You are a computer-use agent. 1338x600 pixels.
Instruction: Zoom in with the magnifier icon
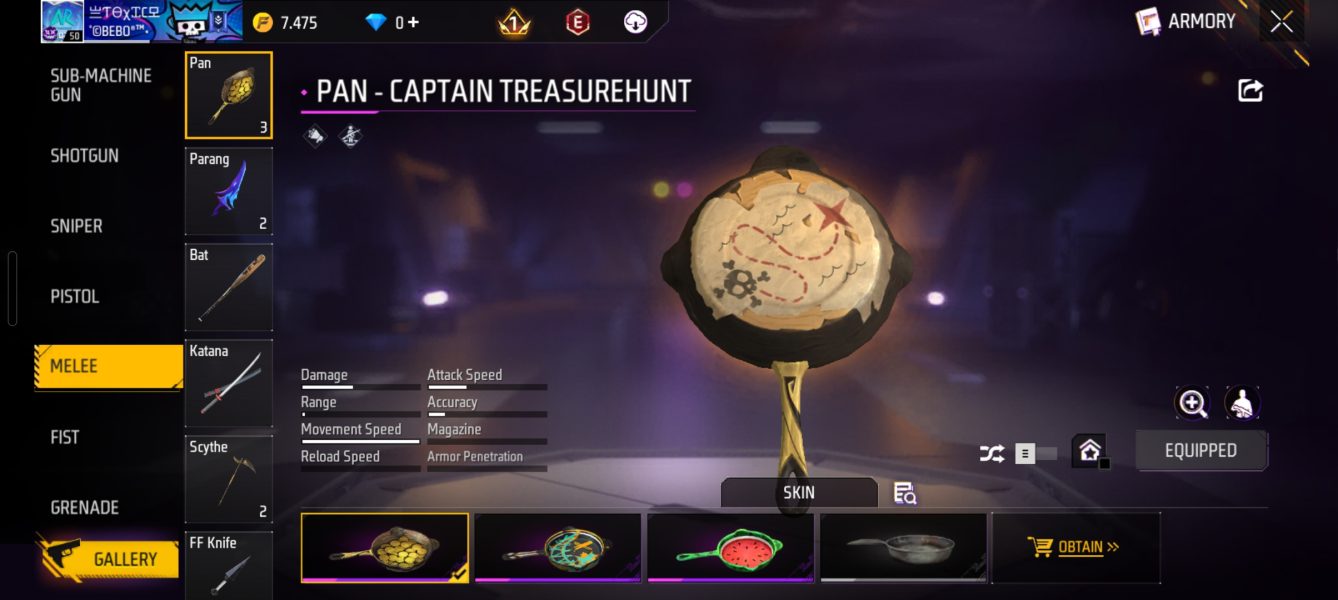pyautogui.click(x=1192, y=403)
